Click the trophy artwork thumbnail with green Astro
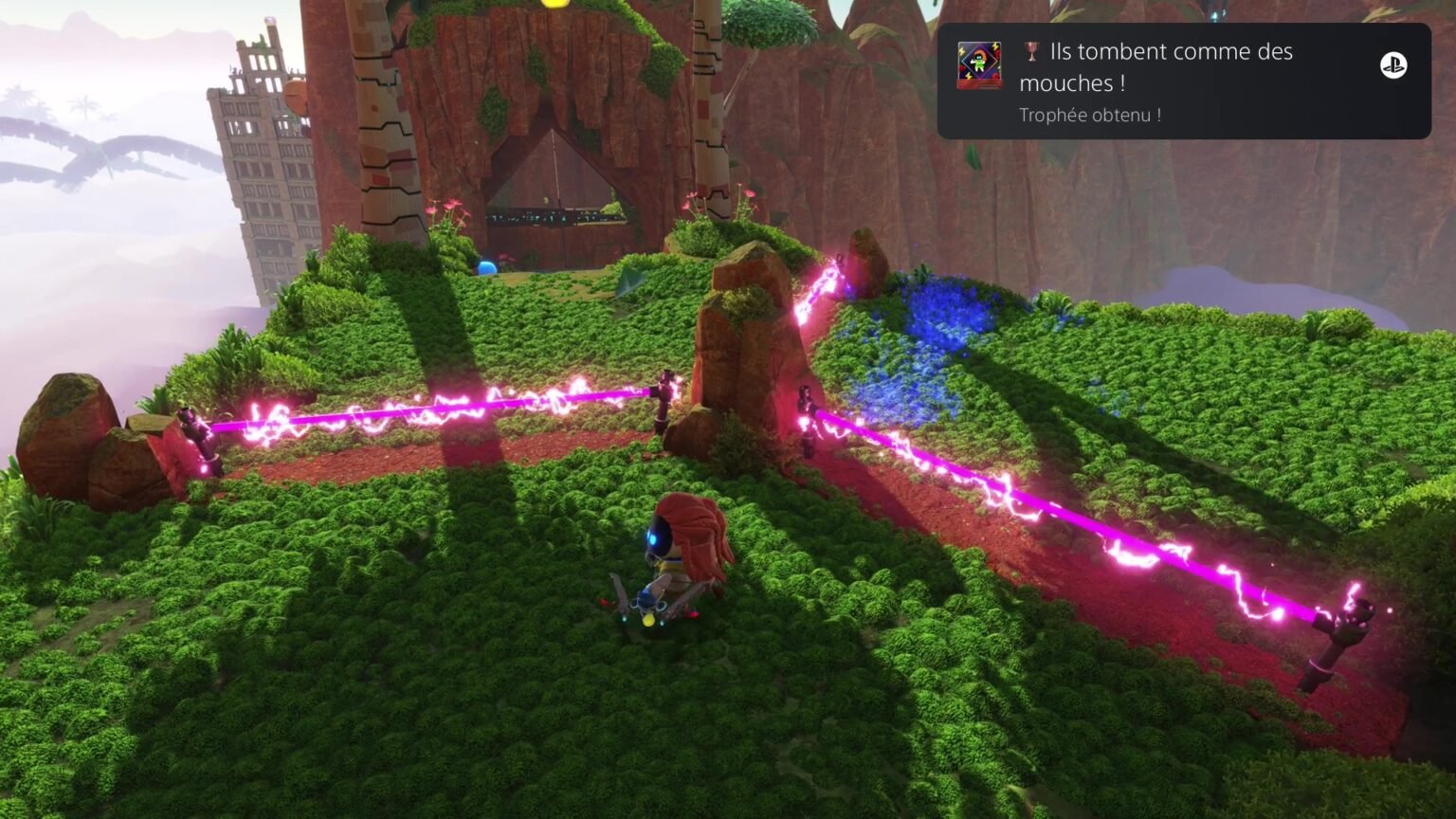The width and height of the screenshot is (1456, 819). 978,66
